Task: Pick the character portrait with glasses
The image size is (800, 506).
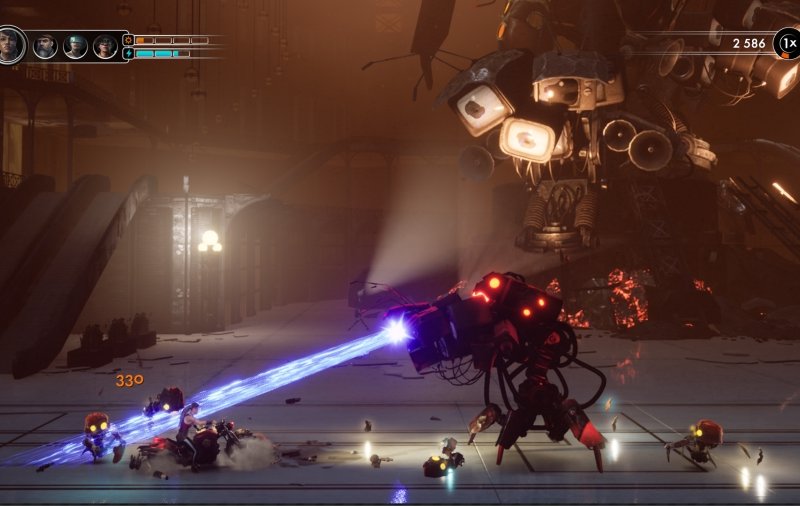Action: coord(105,46)
